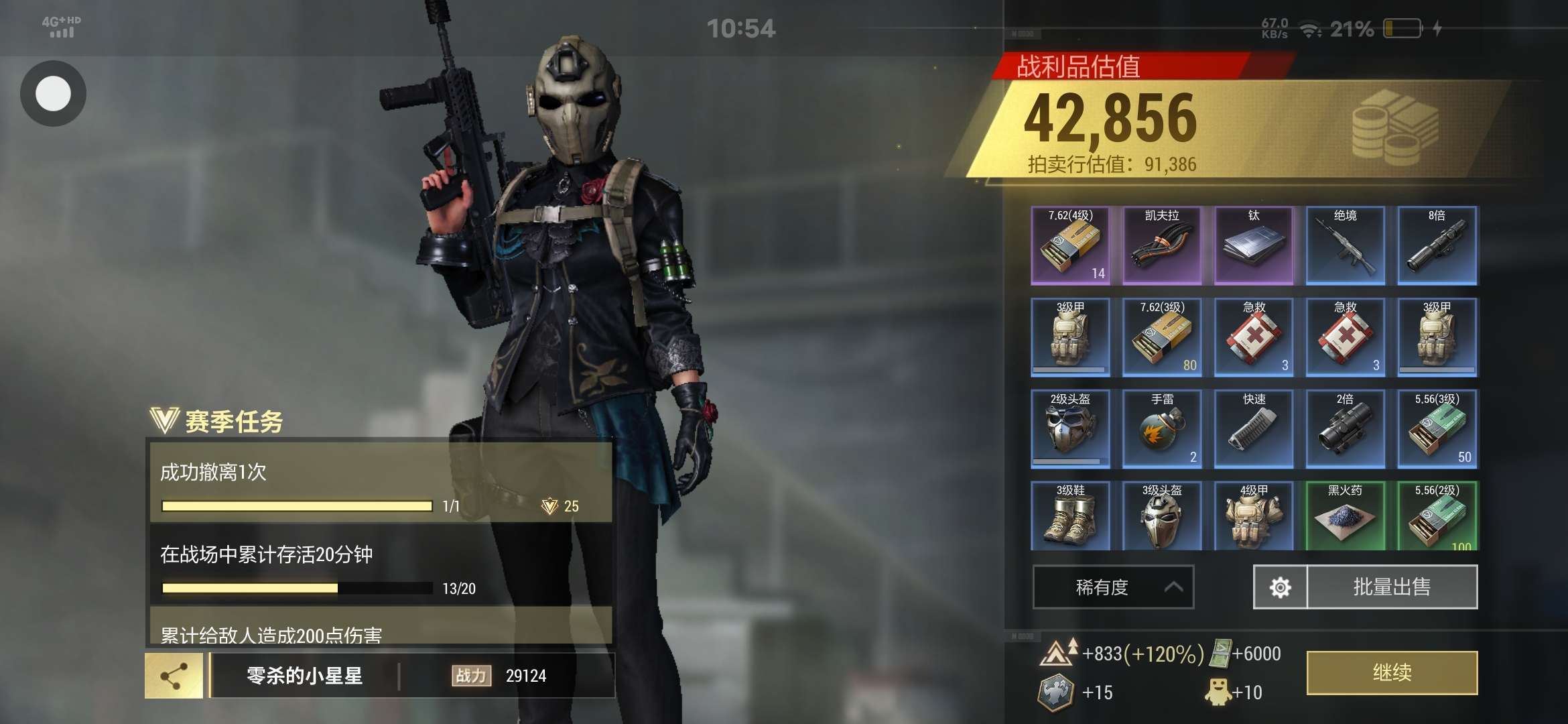The image size is (1568, 724).
Task: Pick the 绝境 rifle slot
Action: pyautogui.click(x=1346, y=245)
